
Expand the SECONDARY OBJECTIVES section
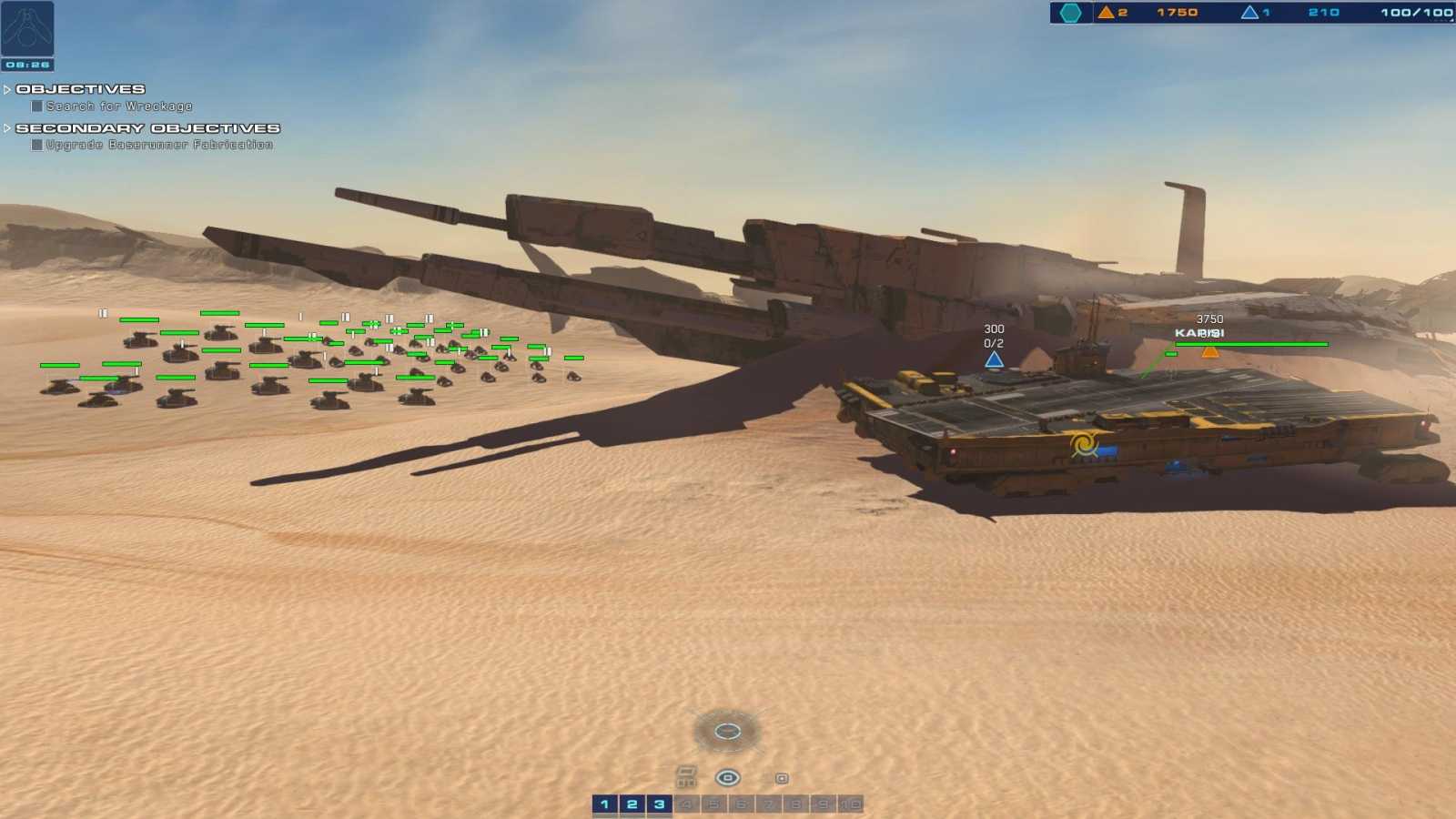pos(7,127)
